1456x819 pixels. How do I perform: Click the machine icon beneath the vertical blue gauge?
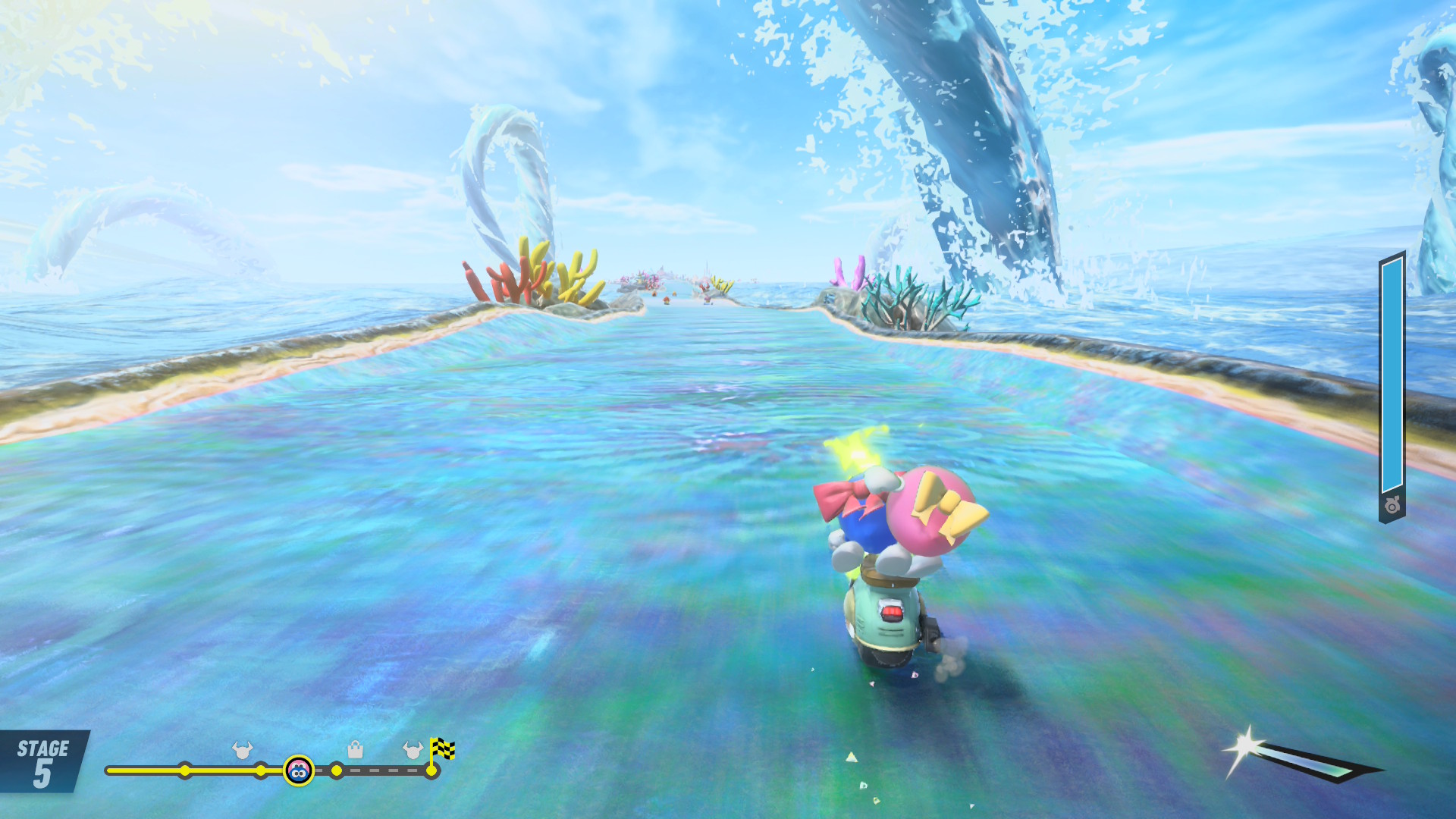pyautogui.click(x=1392, y=506)
